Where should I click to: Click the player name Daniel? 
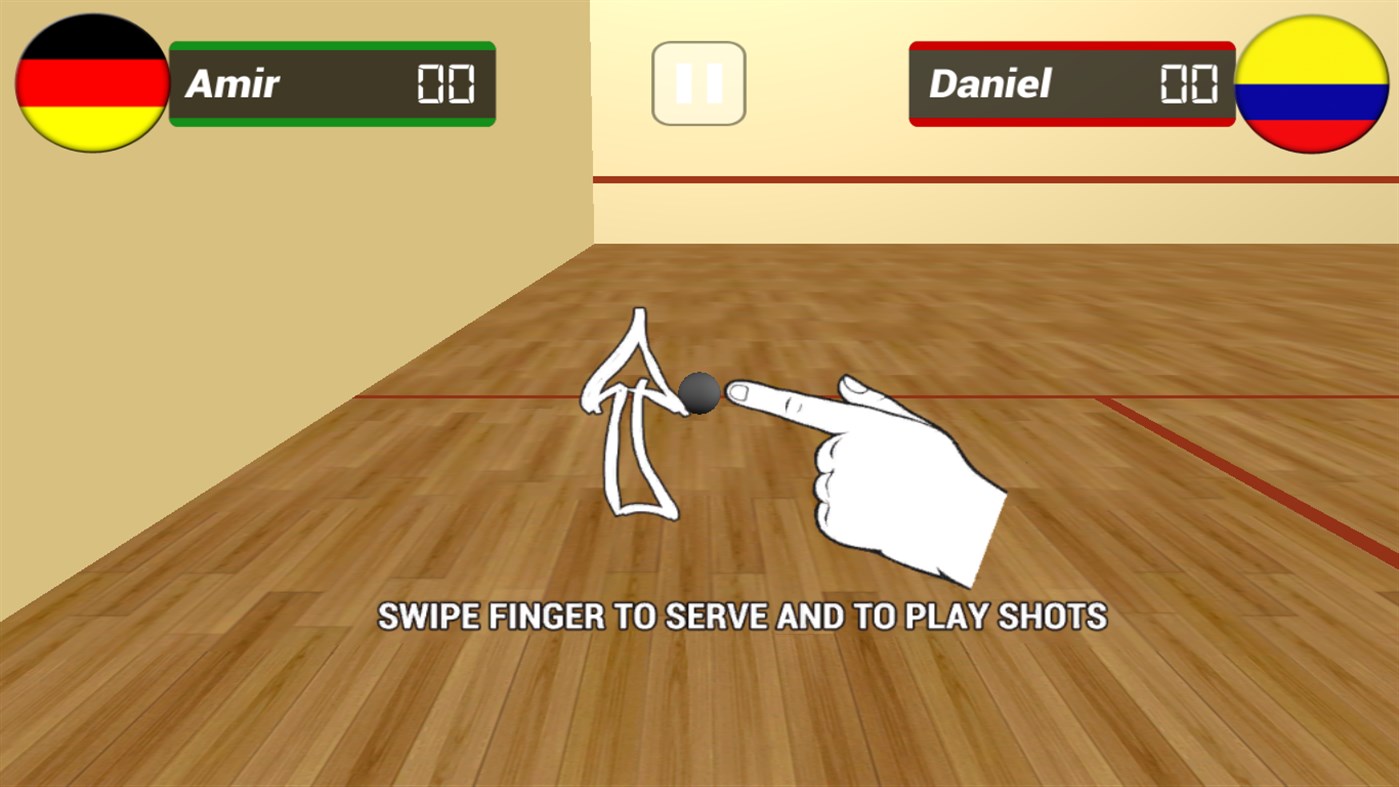(x=993, y=85)
